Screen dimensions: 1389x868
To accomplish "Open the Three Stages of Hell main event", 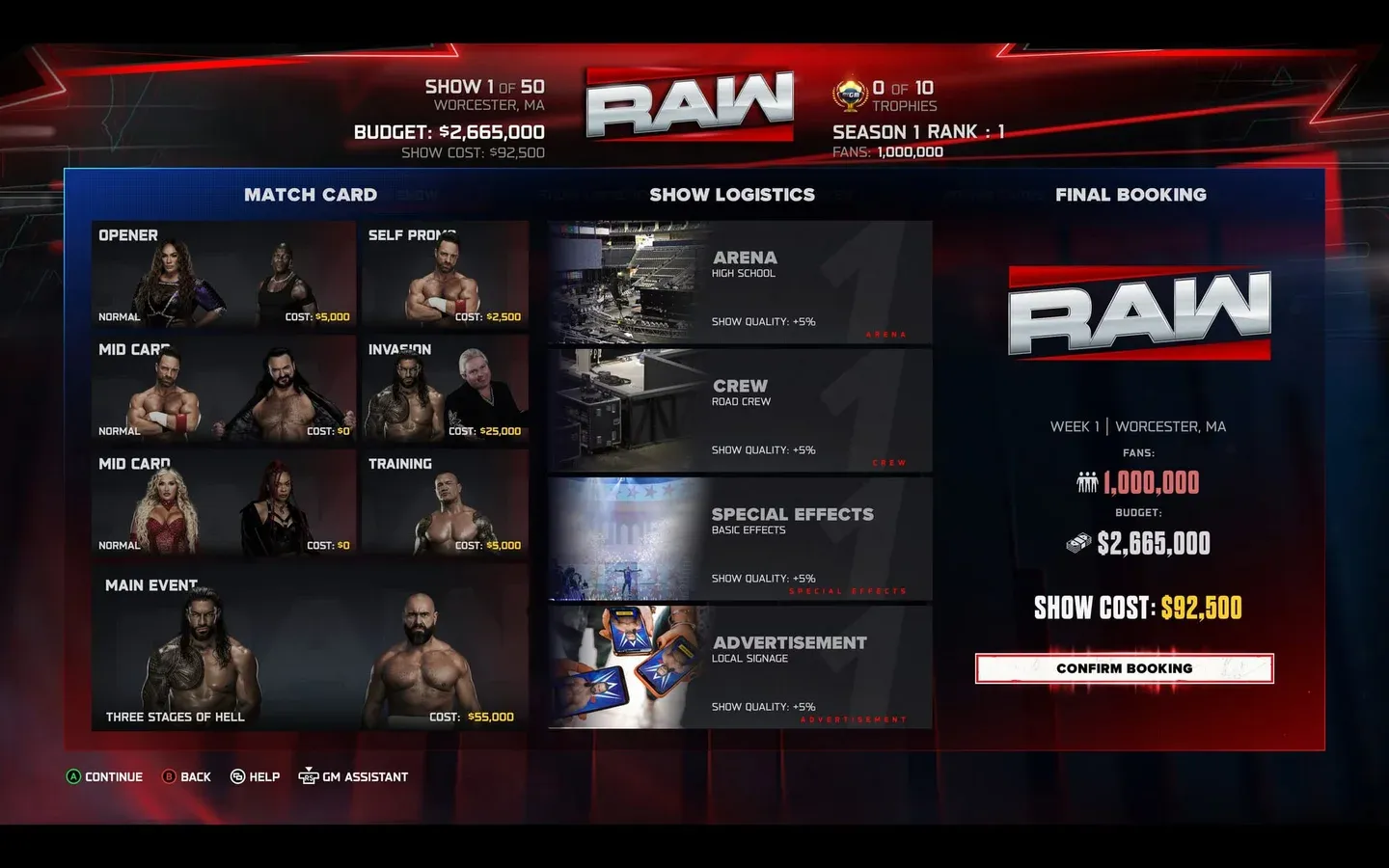I will (x=310, y=649).
